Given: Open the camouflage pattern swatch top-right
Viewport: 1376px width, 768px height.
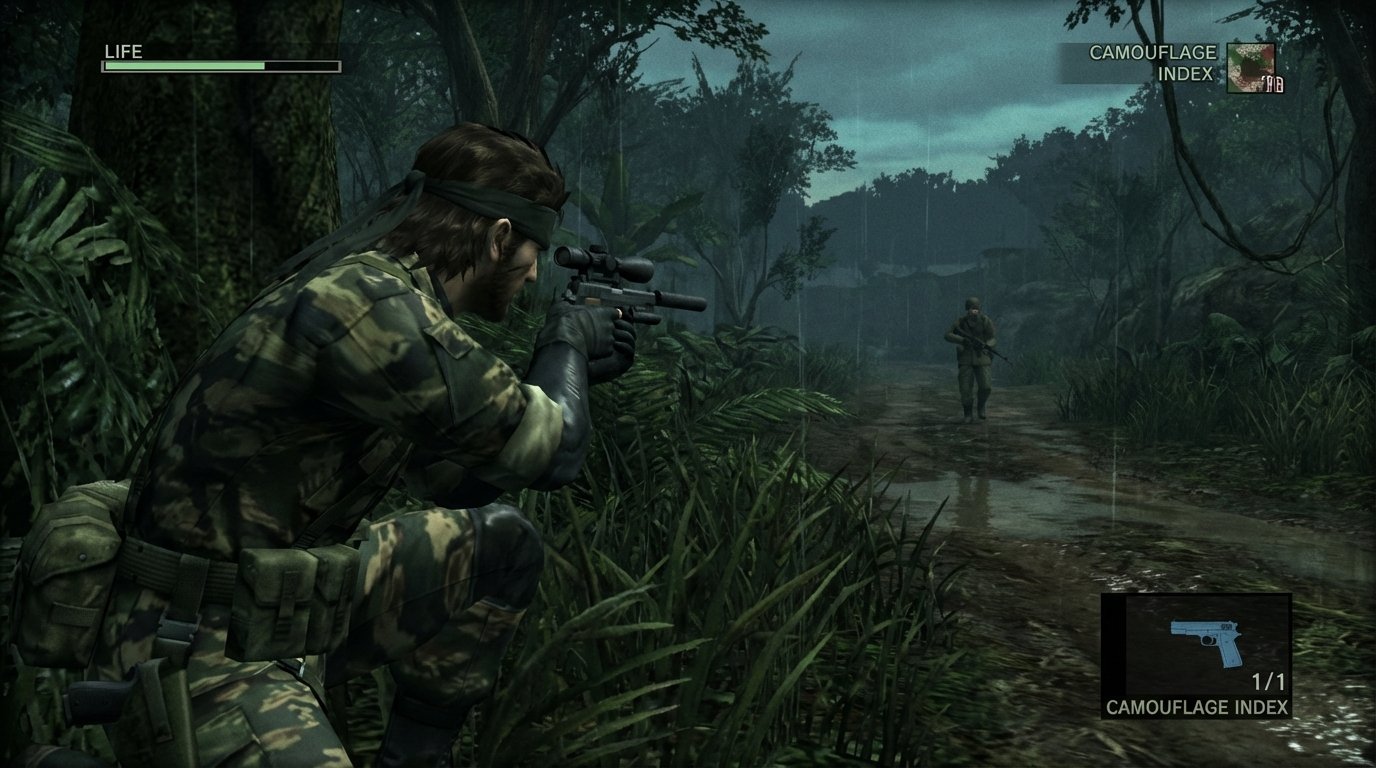Looking at the screenshot, I should coord(1251,68).
